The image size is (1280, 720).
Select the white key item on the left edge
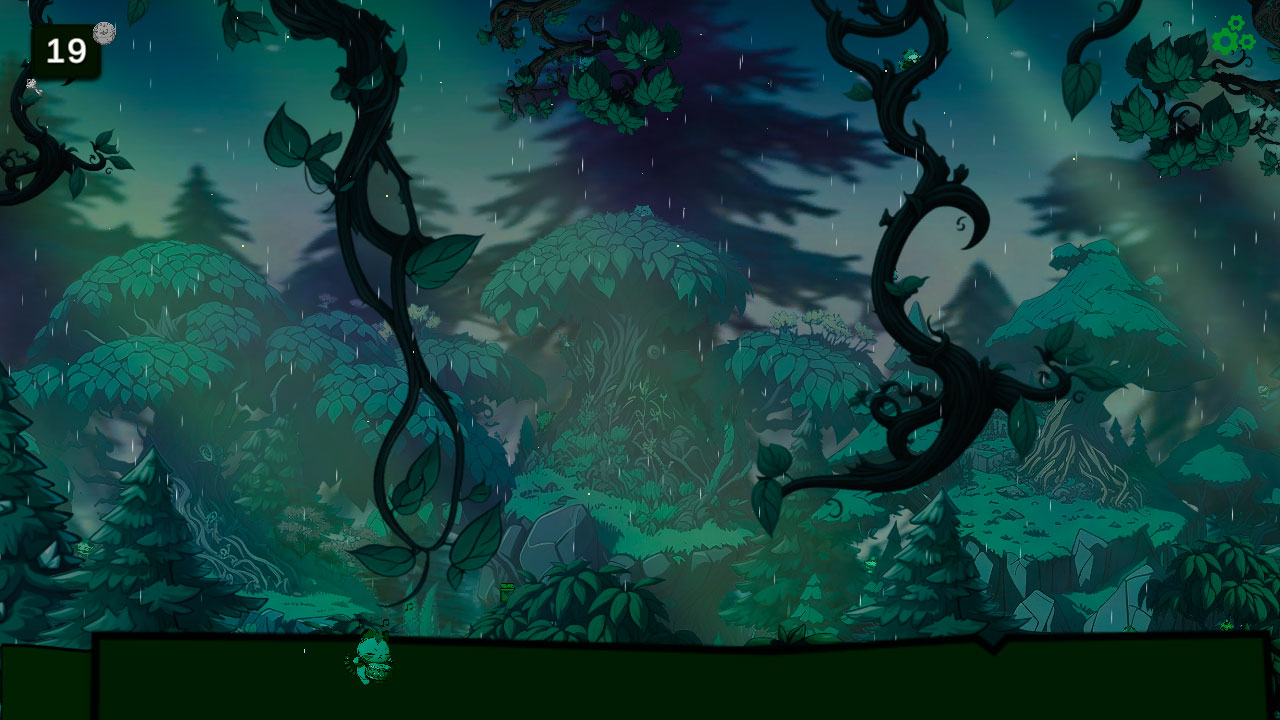[x=32, y=88]
